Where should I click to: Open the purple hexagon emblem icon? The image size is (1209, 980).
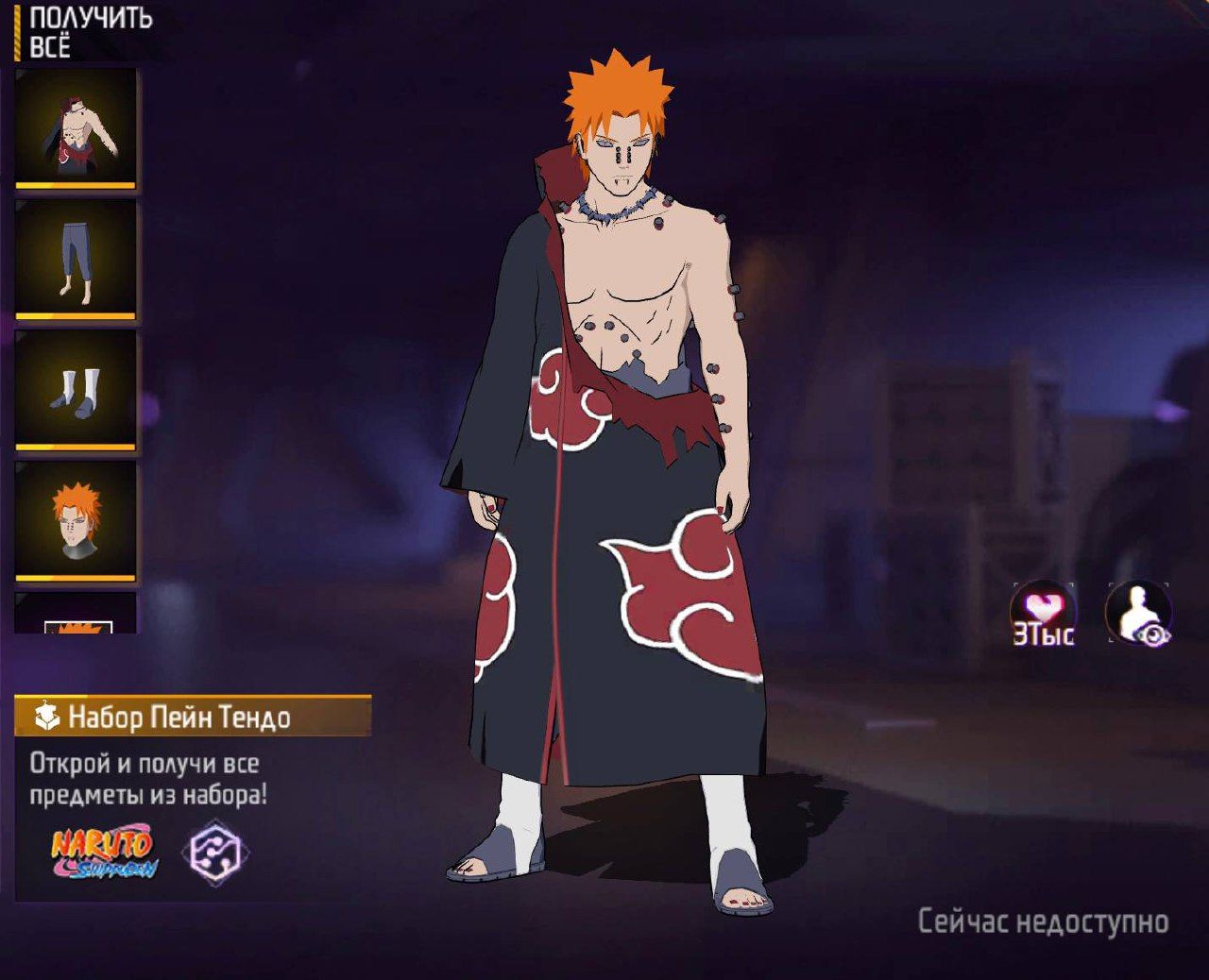click(216, 852)
